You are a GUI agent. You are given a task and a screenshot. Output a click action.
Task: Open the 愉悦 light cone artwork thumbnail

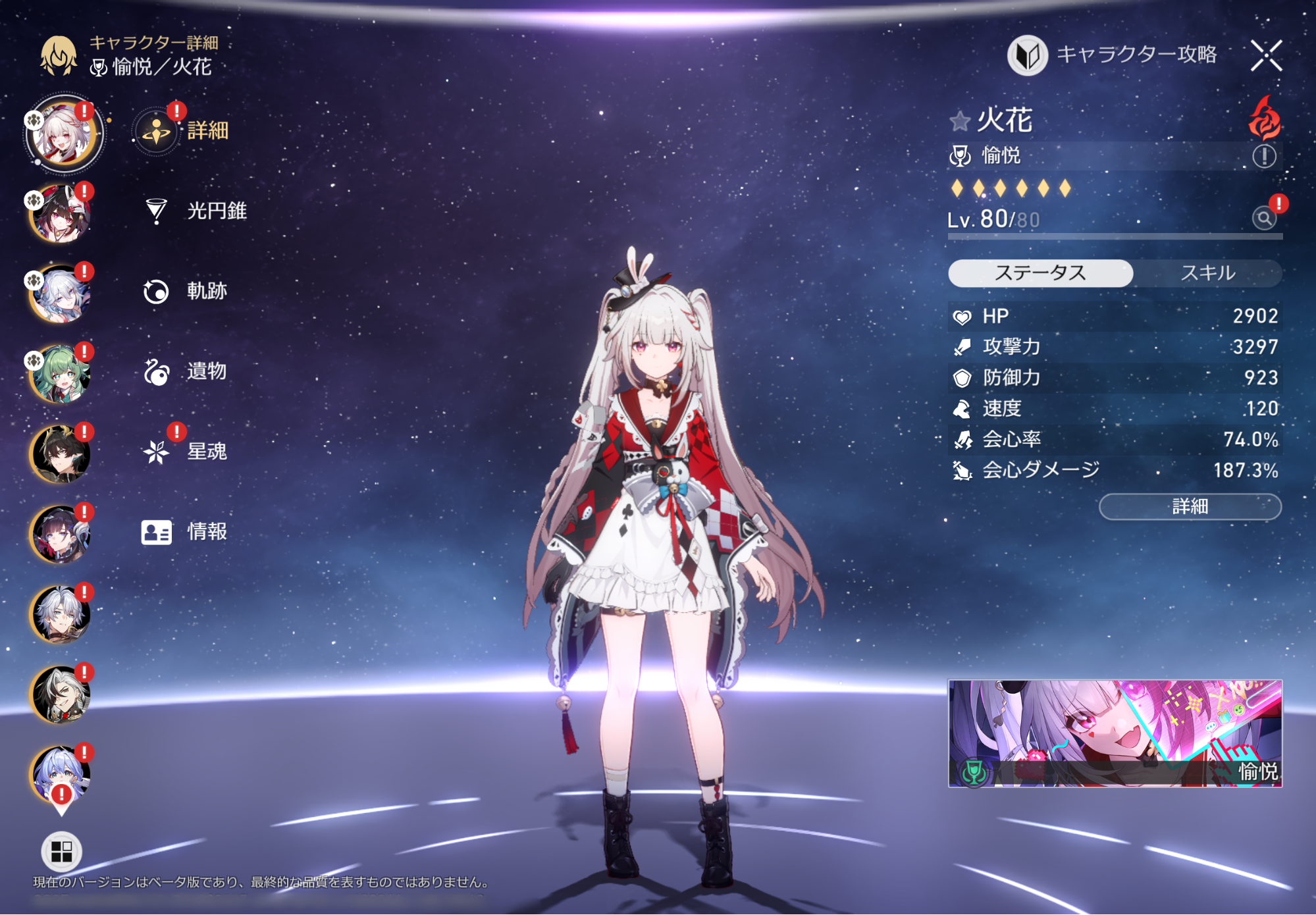coord(1115,733)
